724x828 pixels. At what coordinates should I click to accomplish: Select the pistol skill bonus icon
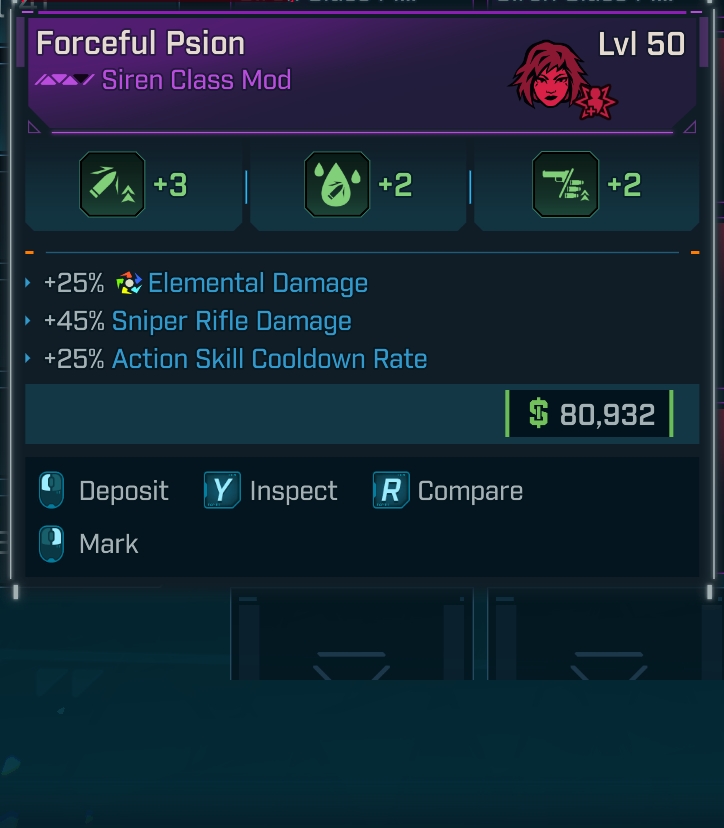click(565, 185)
